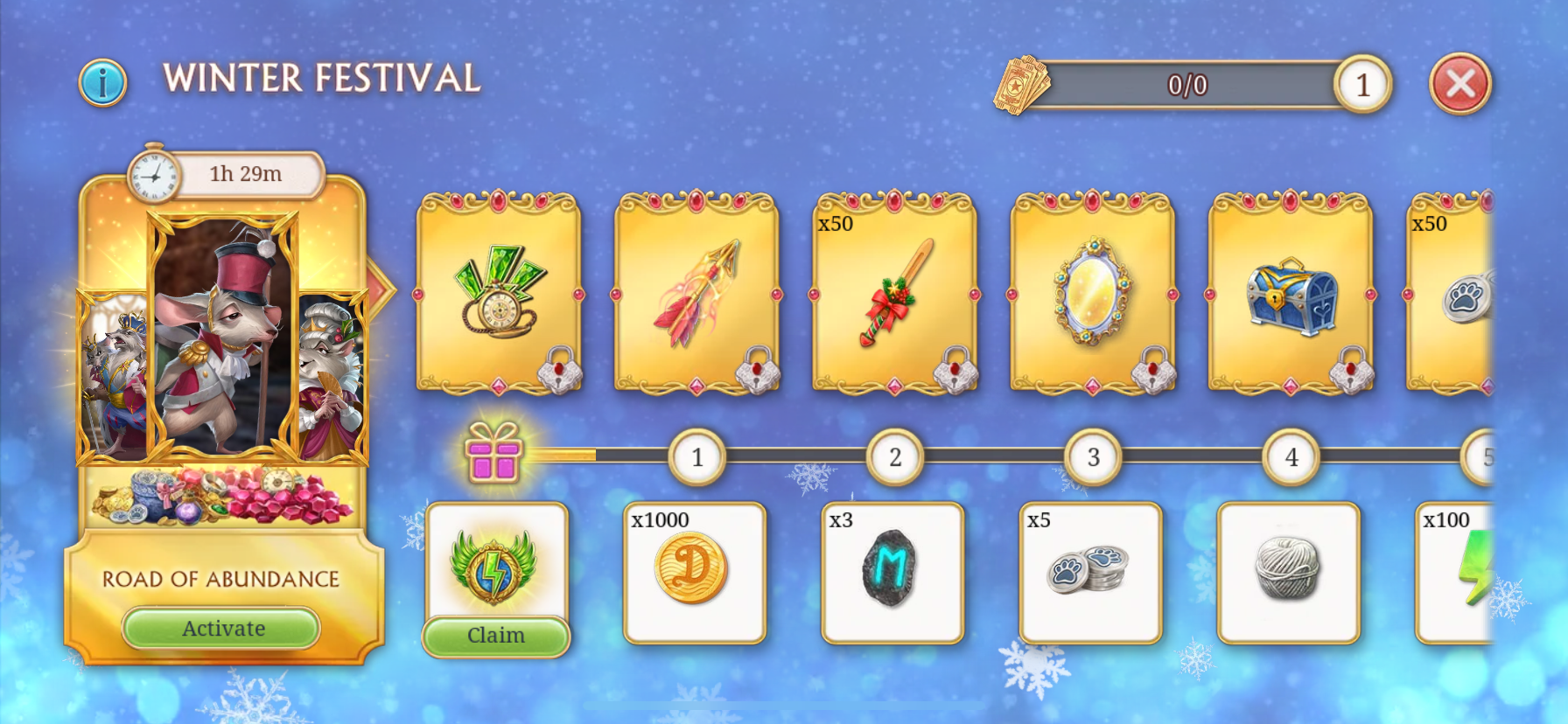Claim the green lightning emblem reward
Screen dimensions: 1568x724
(x=495, y=635)
